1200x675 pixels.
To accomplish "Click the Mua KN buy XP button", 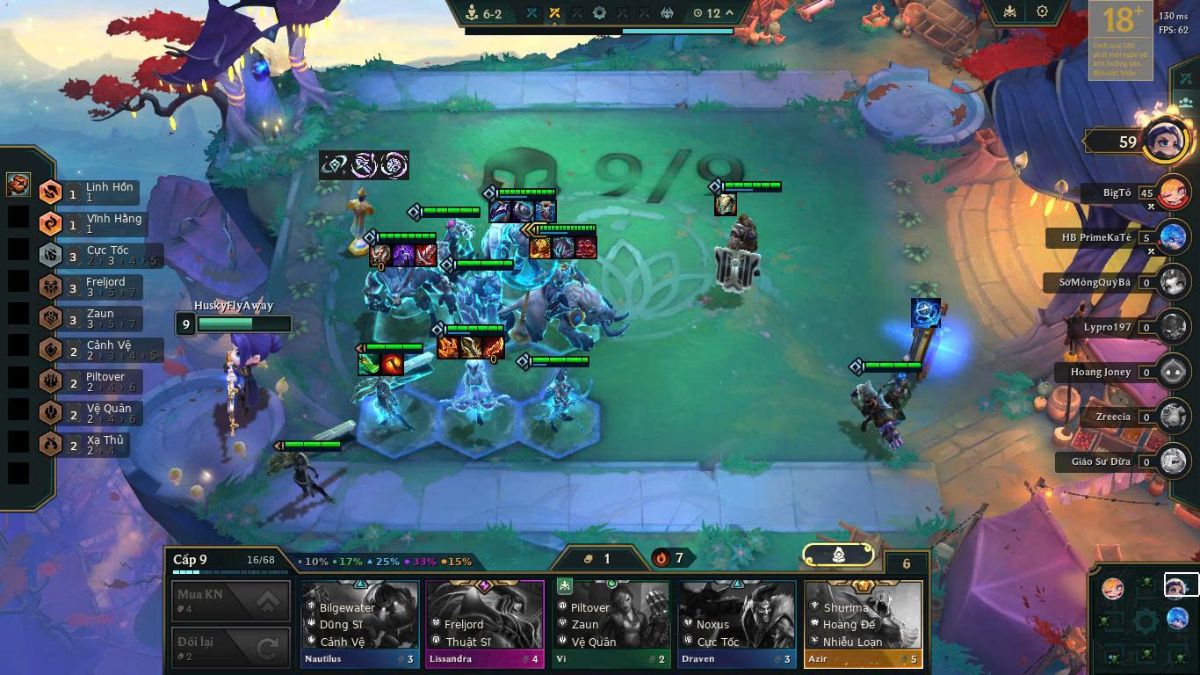I will click(x=231, y=602).
